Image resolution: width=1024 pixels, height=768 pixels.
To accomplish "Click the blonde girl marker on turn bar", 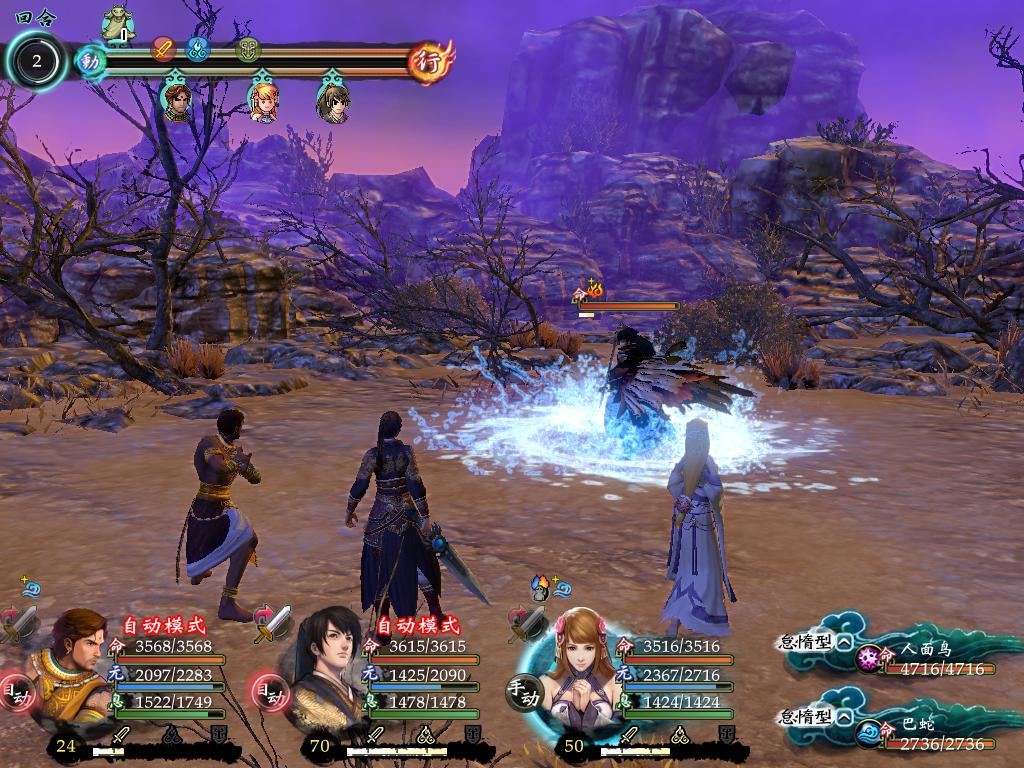I will click(263, 101).
